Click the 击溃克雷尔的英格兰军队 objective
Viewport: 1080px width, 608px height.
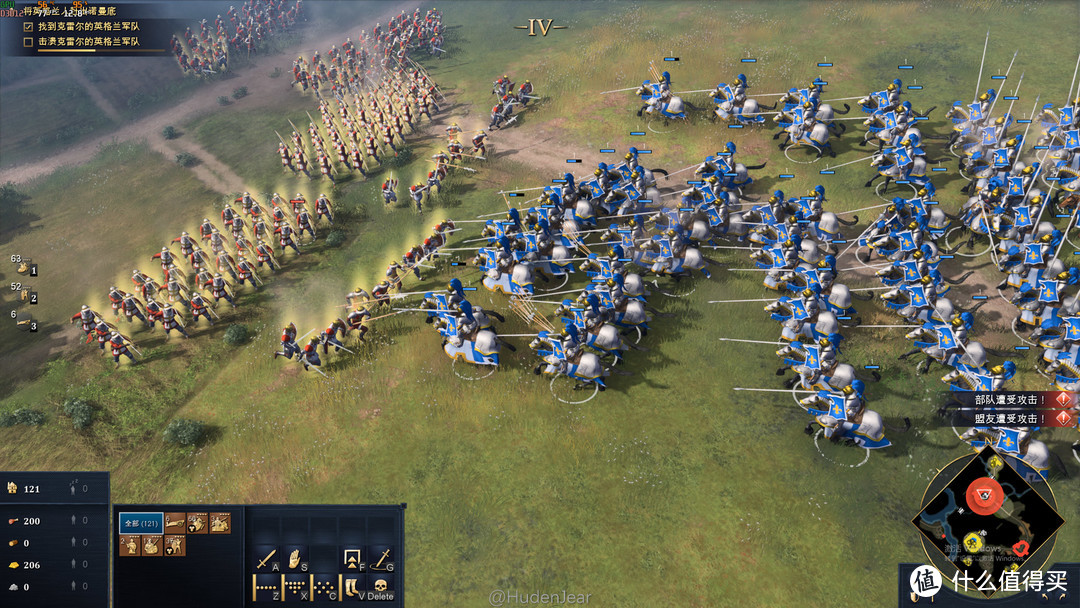(x=88, y=42)
